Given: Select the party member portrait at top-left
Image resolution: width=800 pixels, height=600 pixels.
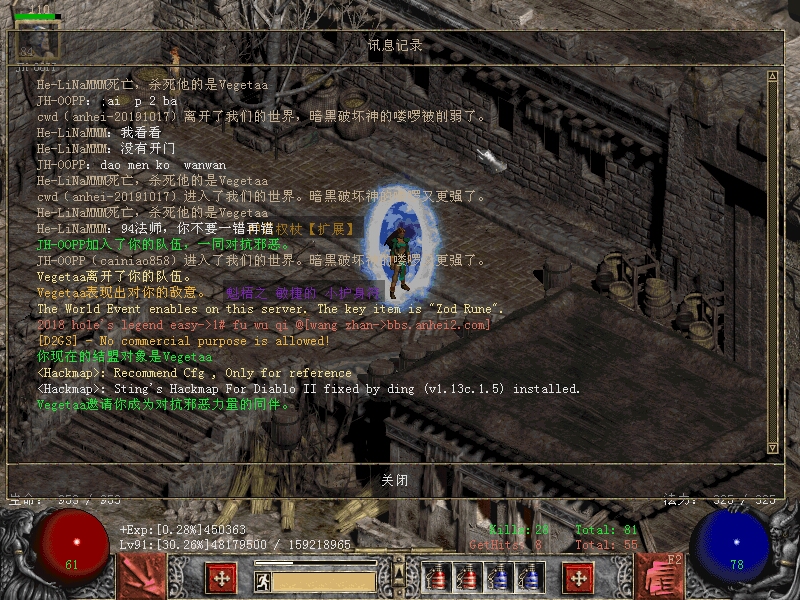Looking at the screenshot, I should pyautogui.click(x=38, y=40).
